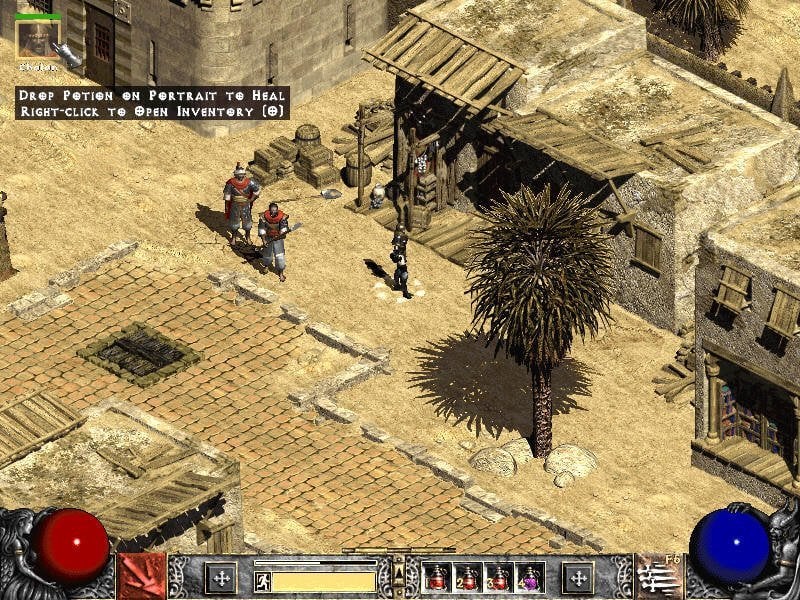
Task: Use the red healing potion in belt slot 3
Action: (498, 577)
